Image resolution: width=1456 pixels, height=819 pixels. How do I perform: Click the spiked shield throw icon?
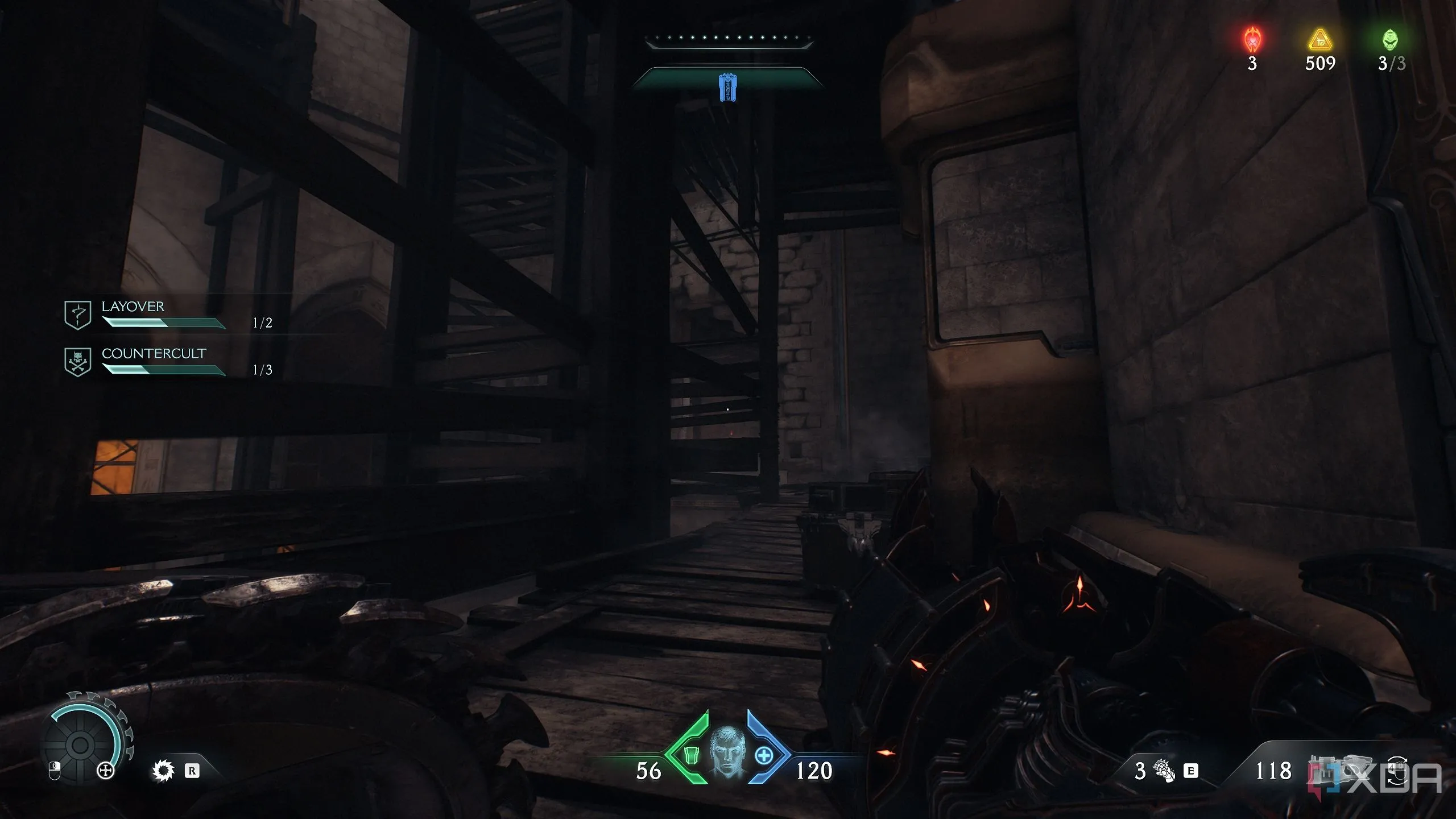point(163,771)
